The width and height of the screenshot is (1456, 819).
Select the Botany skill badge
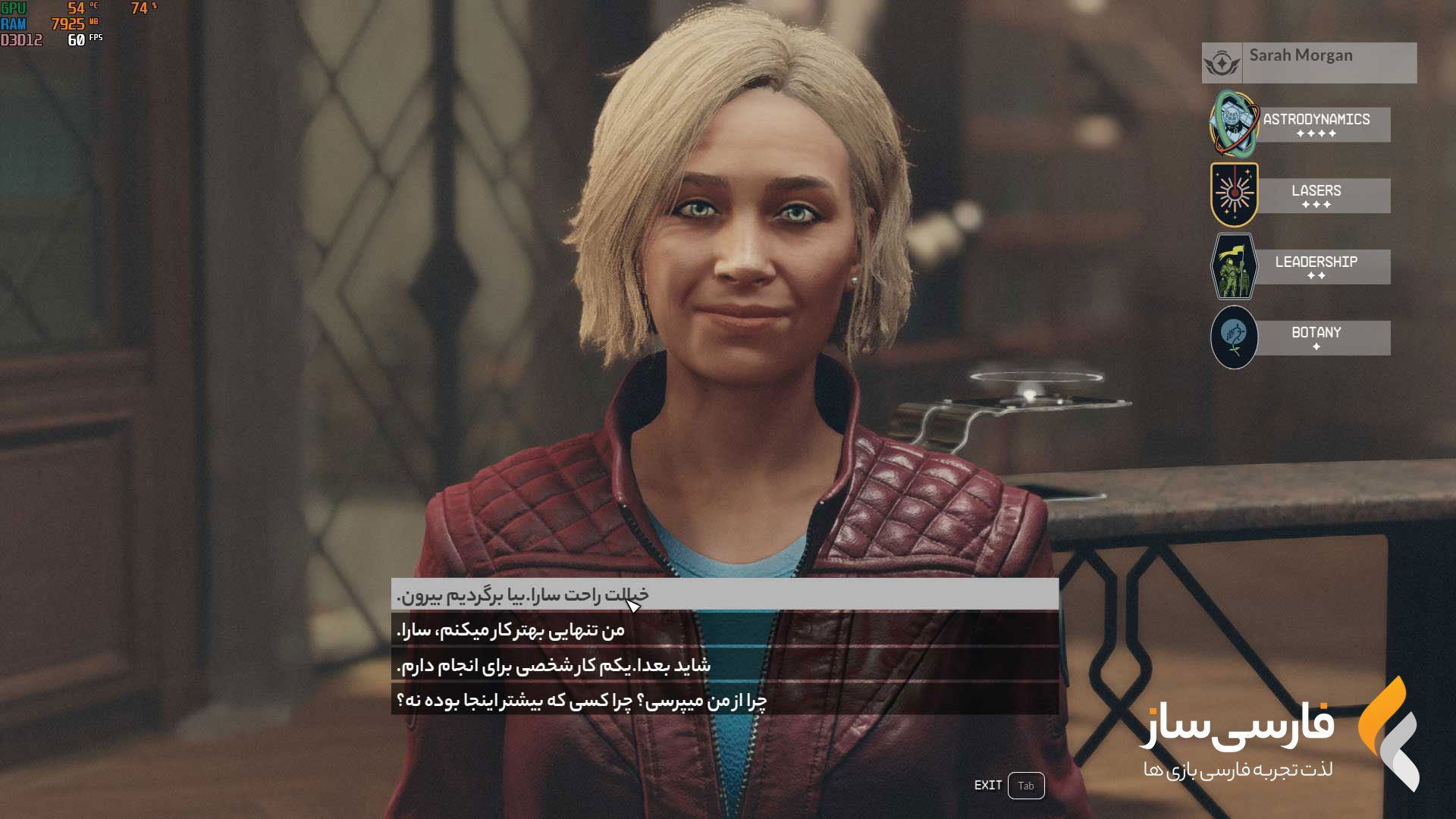(1234, 337)
